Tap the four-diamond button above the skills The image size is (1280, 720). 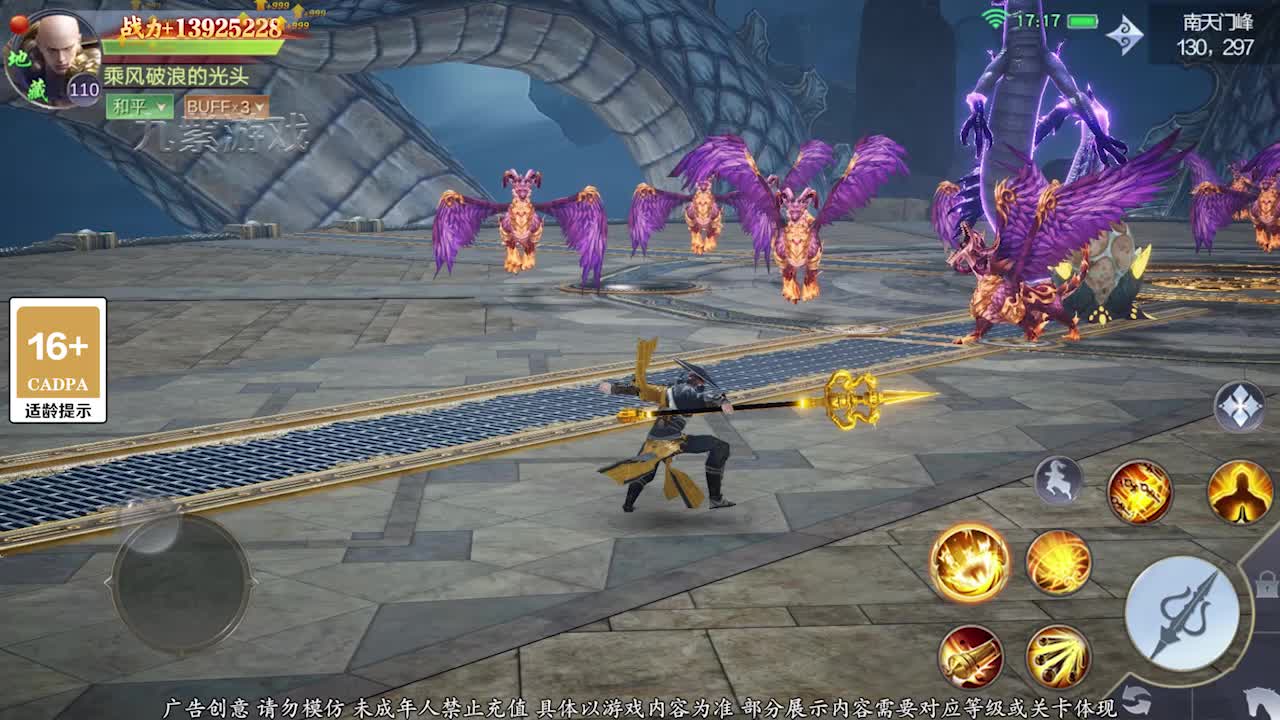point(1239,407)
